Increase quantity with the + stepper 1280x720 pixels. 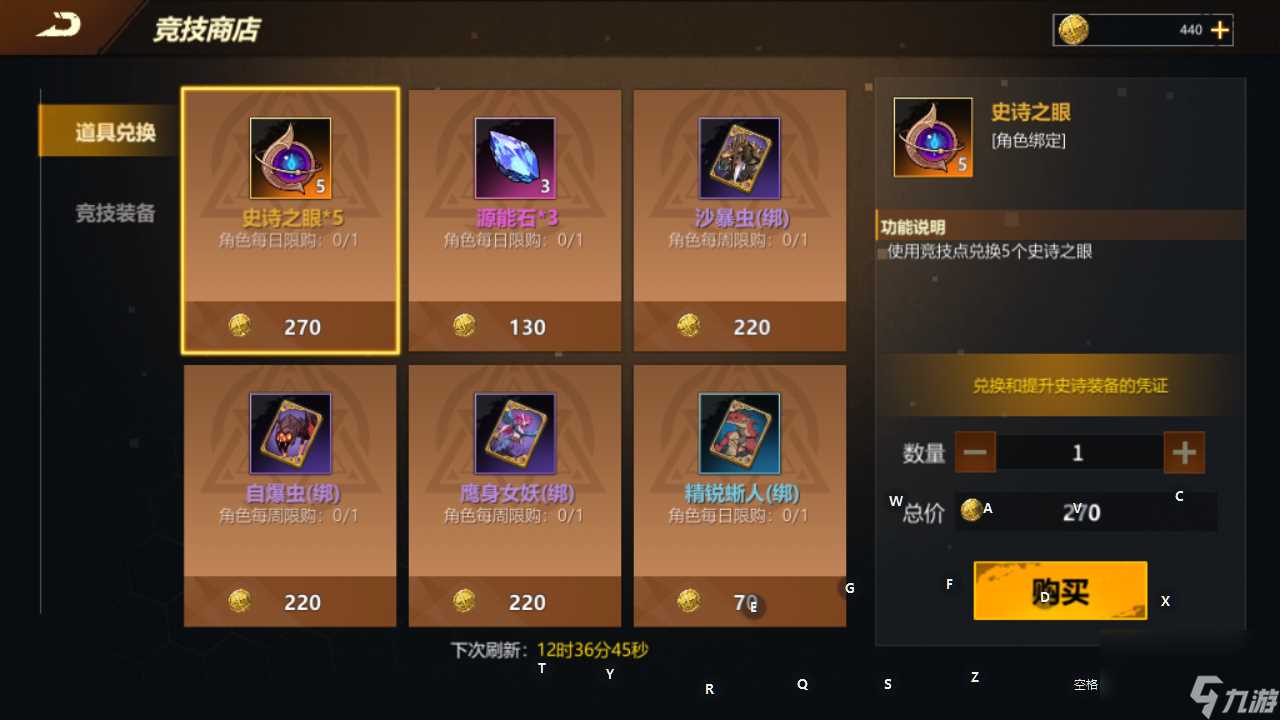[x=1184, y=452]
